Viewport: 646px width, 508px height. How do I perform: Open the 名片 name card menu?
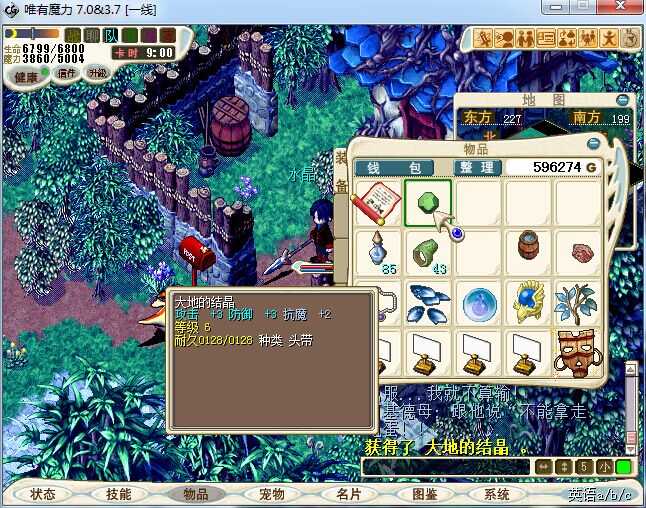(x=348, y=494)
